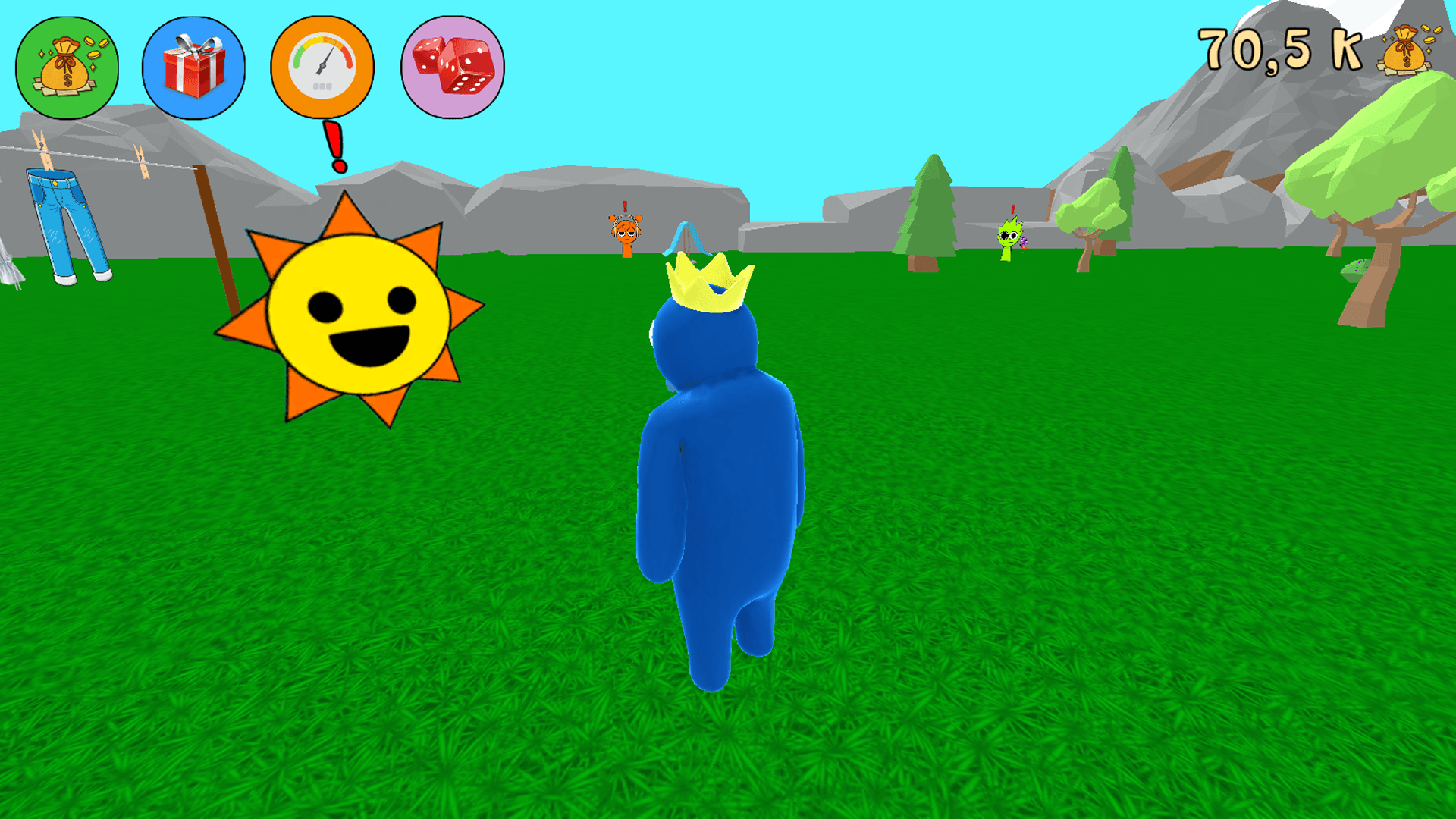Image resolution: width=1456 pixels, height=819 pixels.
Task: Toggle the green coin collection button
Action: pos(67,67)
